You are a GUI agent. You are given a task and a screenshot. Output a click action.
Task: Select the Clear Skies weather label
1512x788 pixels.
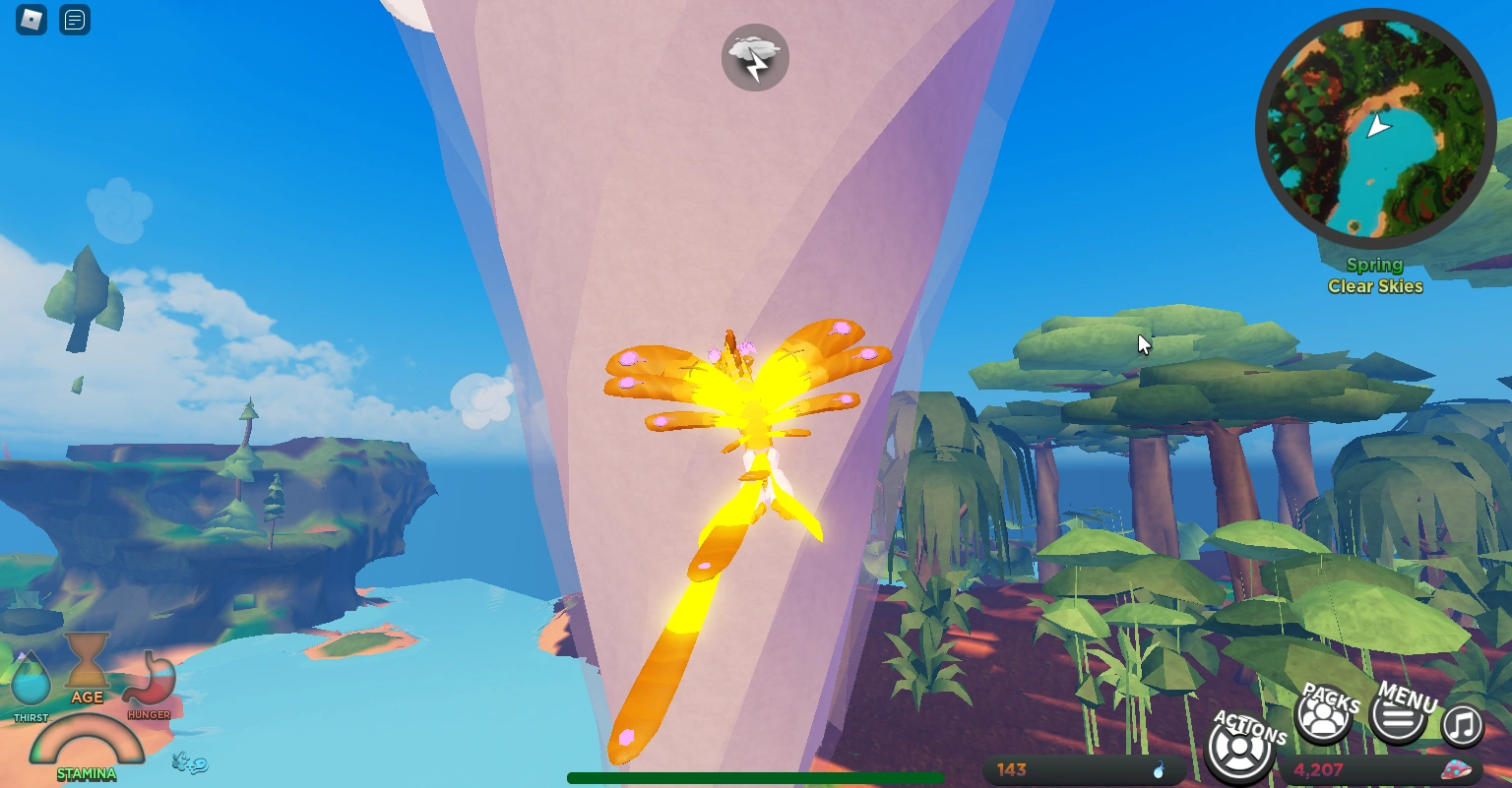pos(1374,285)
